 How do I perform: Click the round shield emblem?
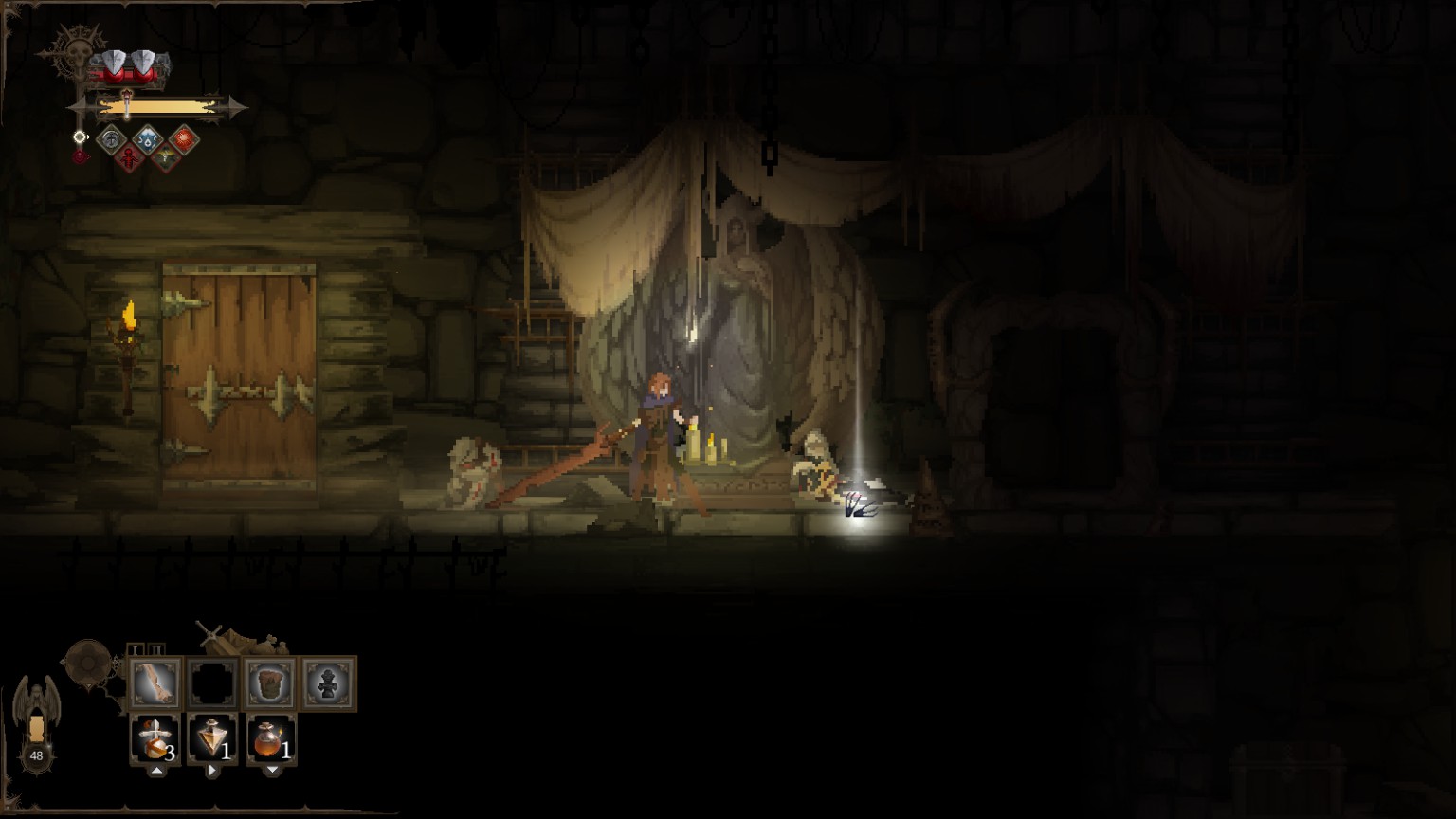(88, 661)
